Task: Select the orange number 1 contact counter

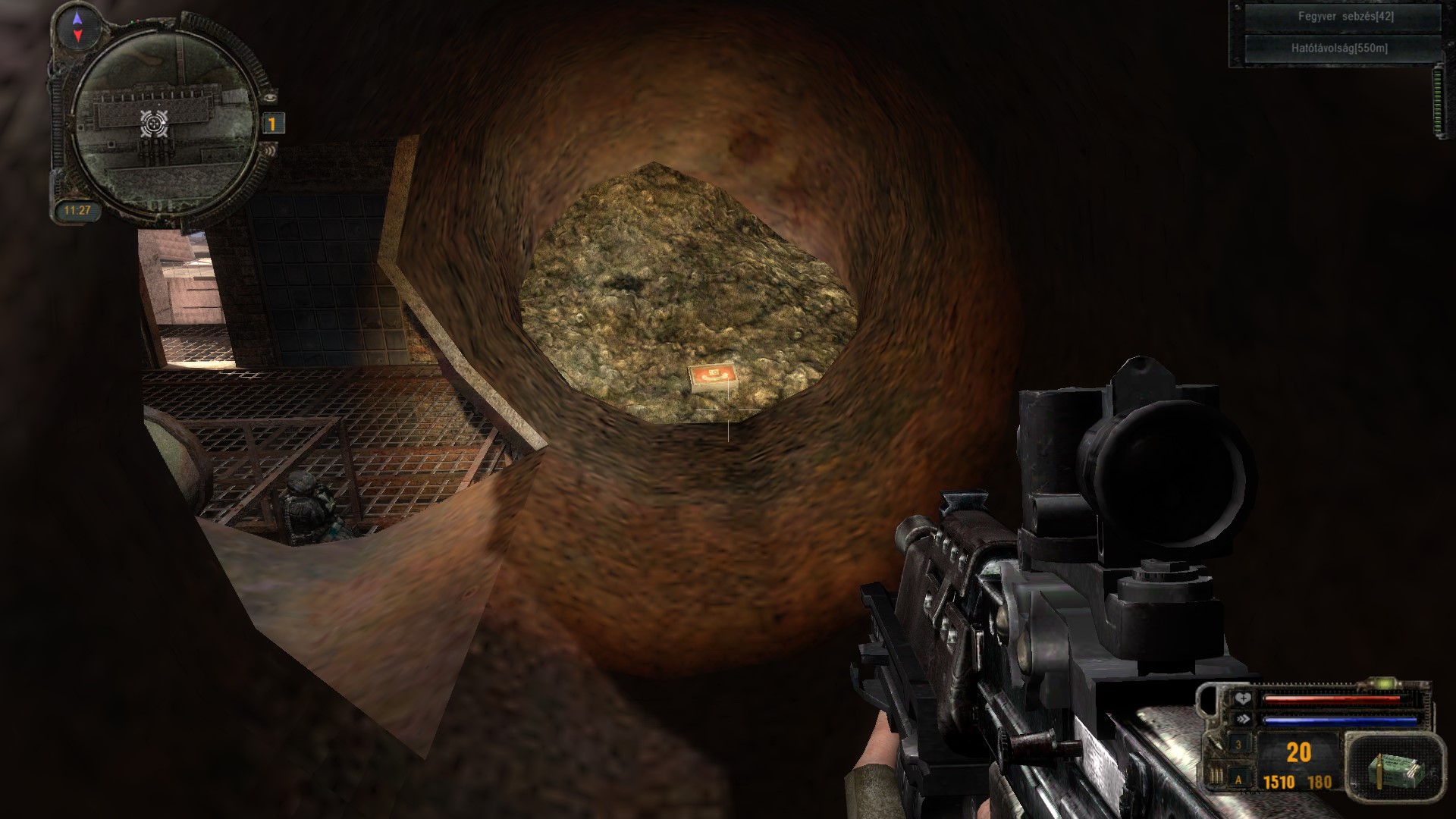Action: [273, 124]
